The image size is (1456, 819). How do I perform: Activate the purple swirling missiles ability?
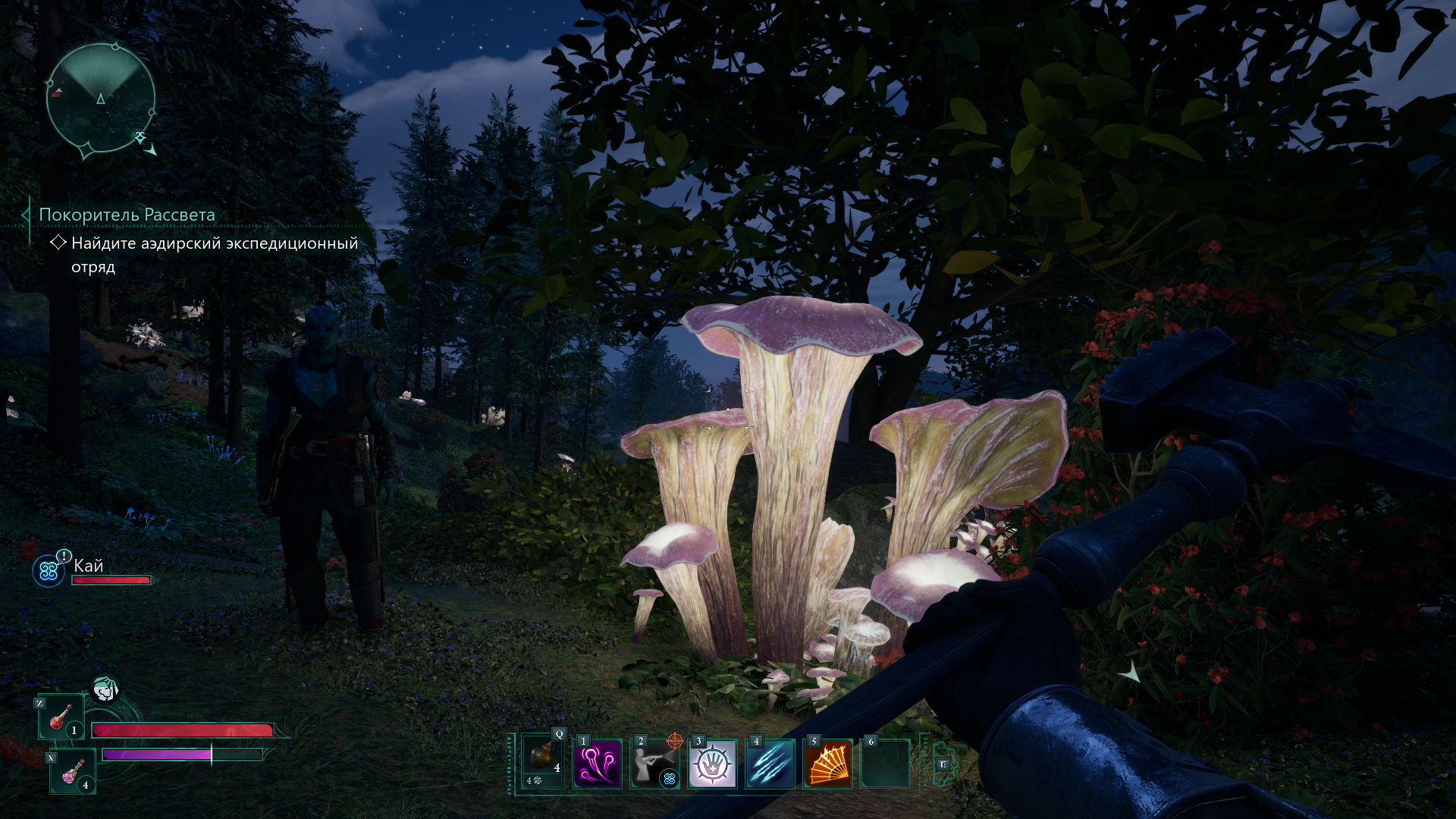[598, 764]
